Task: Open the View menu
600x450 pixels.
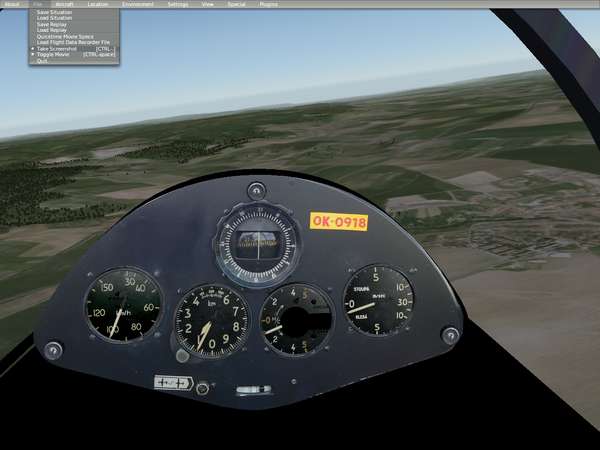Action: [x=207, y=4]
